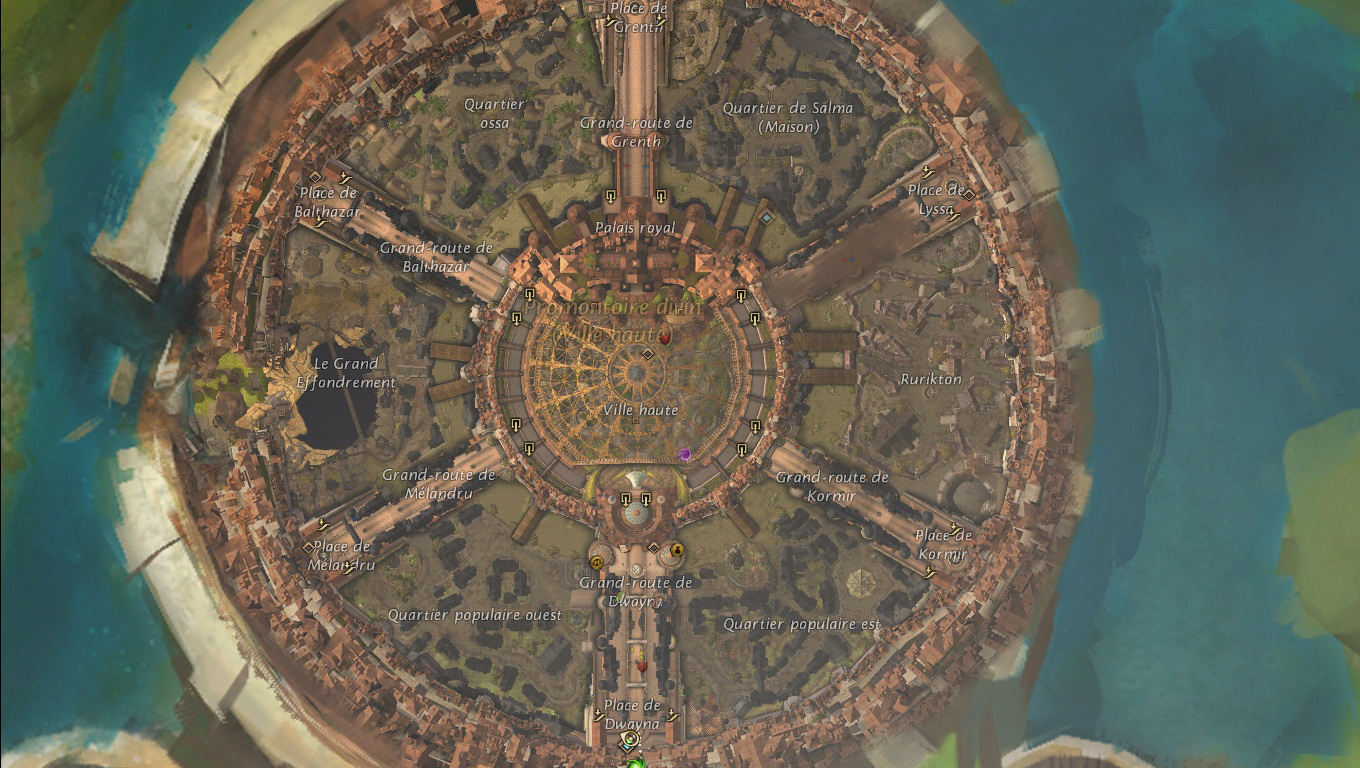
Task: Select the waypoint left of the money bag icon
Action: [x=654, y=548]
